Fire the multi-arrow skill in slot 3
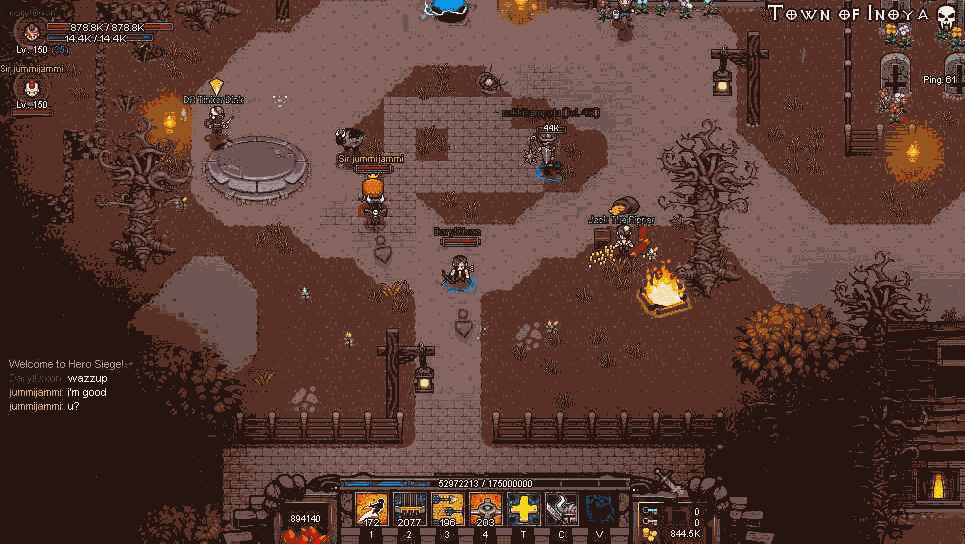This screenshot has height=544, width=965. tap(447, 509)
